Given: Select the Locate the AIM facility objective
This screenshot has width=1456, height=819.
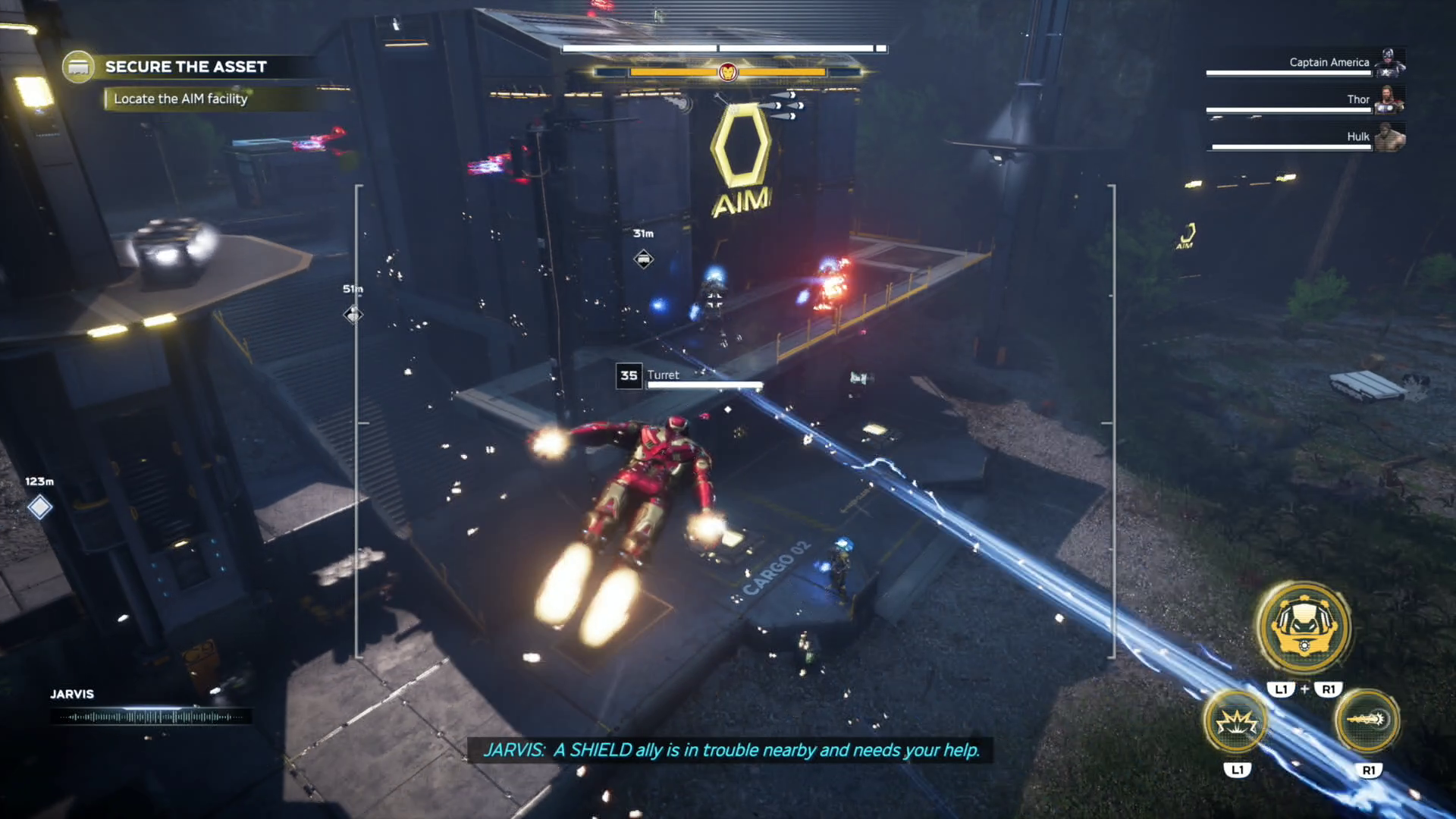Looking at the screenshot, I should (180, 99).
